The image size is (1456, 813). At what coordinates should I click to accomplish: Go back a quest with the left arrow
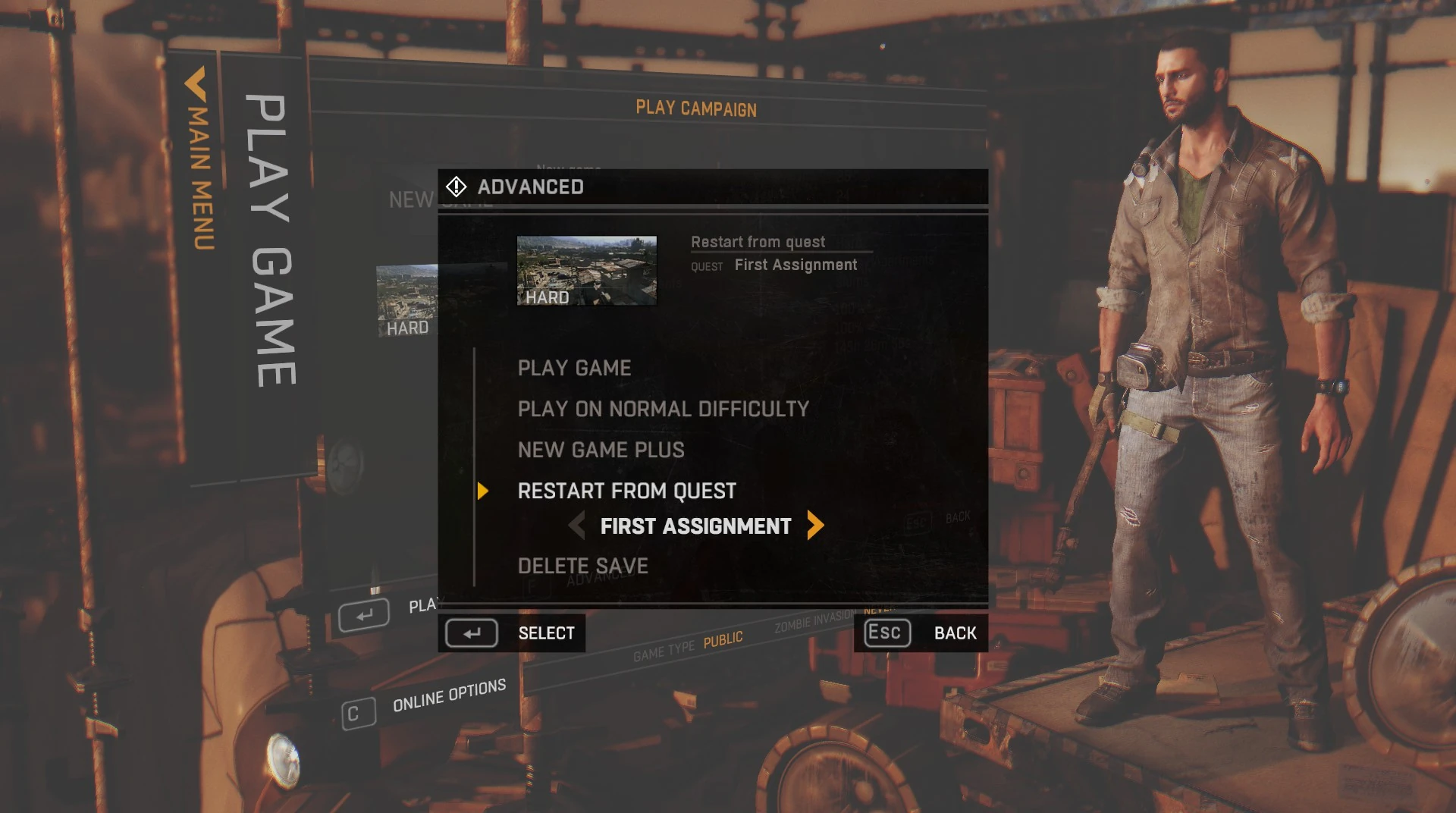tap(579, 526)
